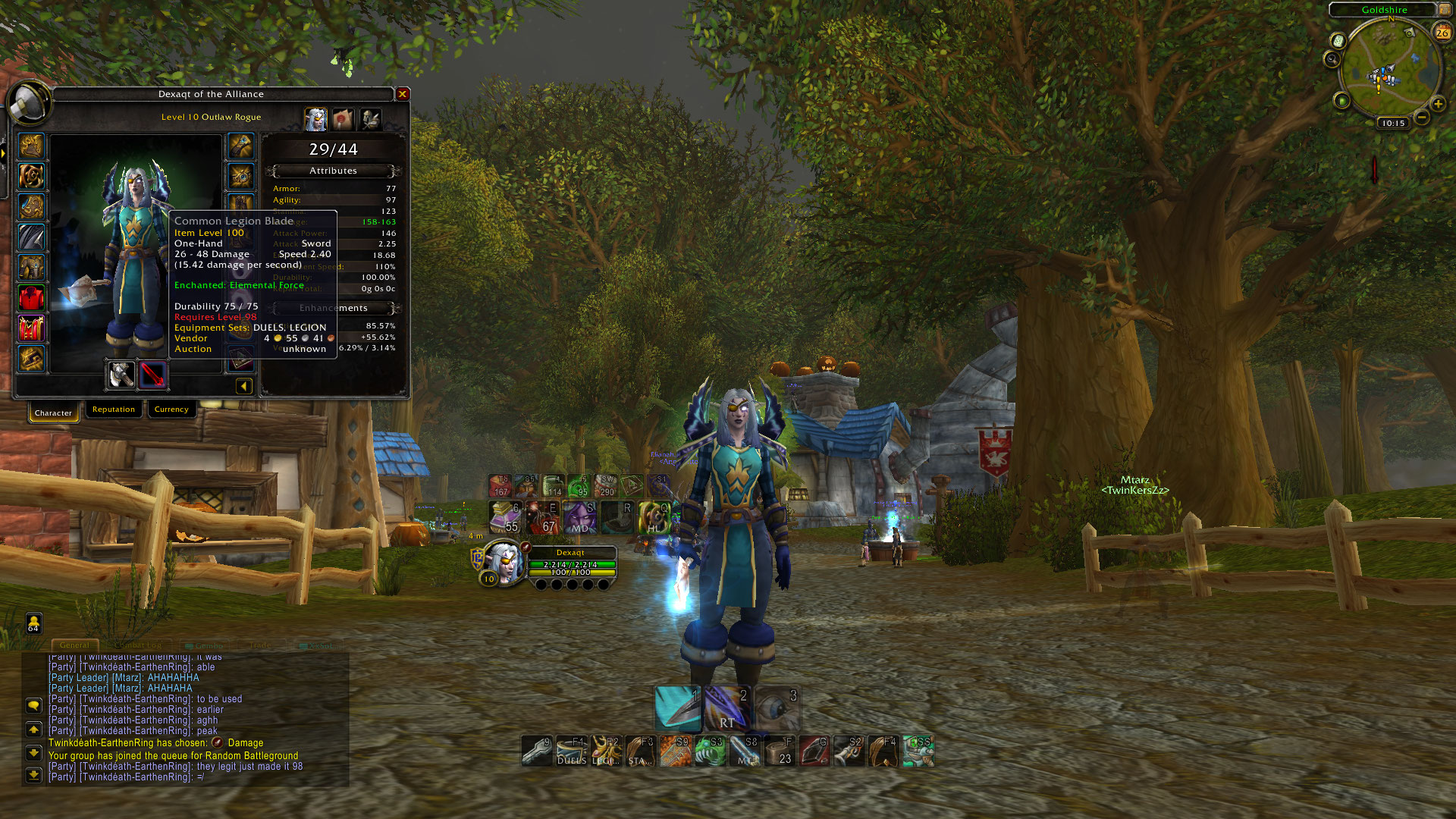
Task: Use the bandage stack showing 23
Action: pos(780,751)
